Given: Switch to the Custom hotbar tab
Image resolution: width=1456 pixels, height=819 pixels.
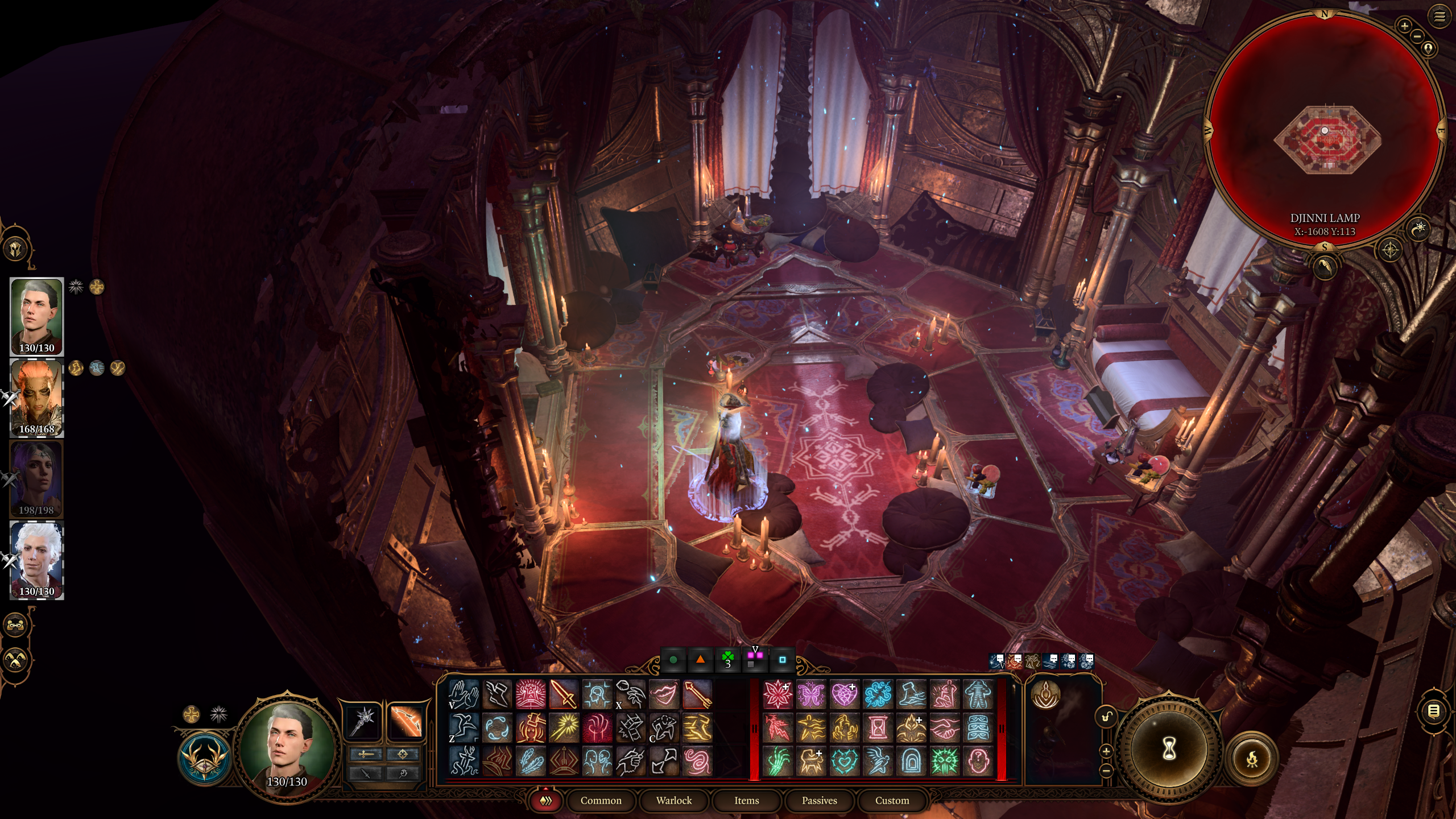Looking at the screenshot, I should tap(892, 800).
